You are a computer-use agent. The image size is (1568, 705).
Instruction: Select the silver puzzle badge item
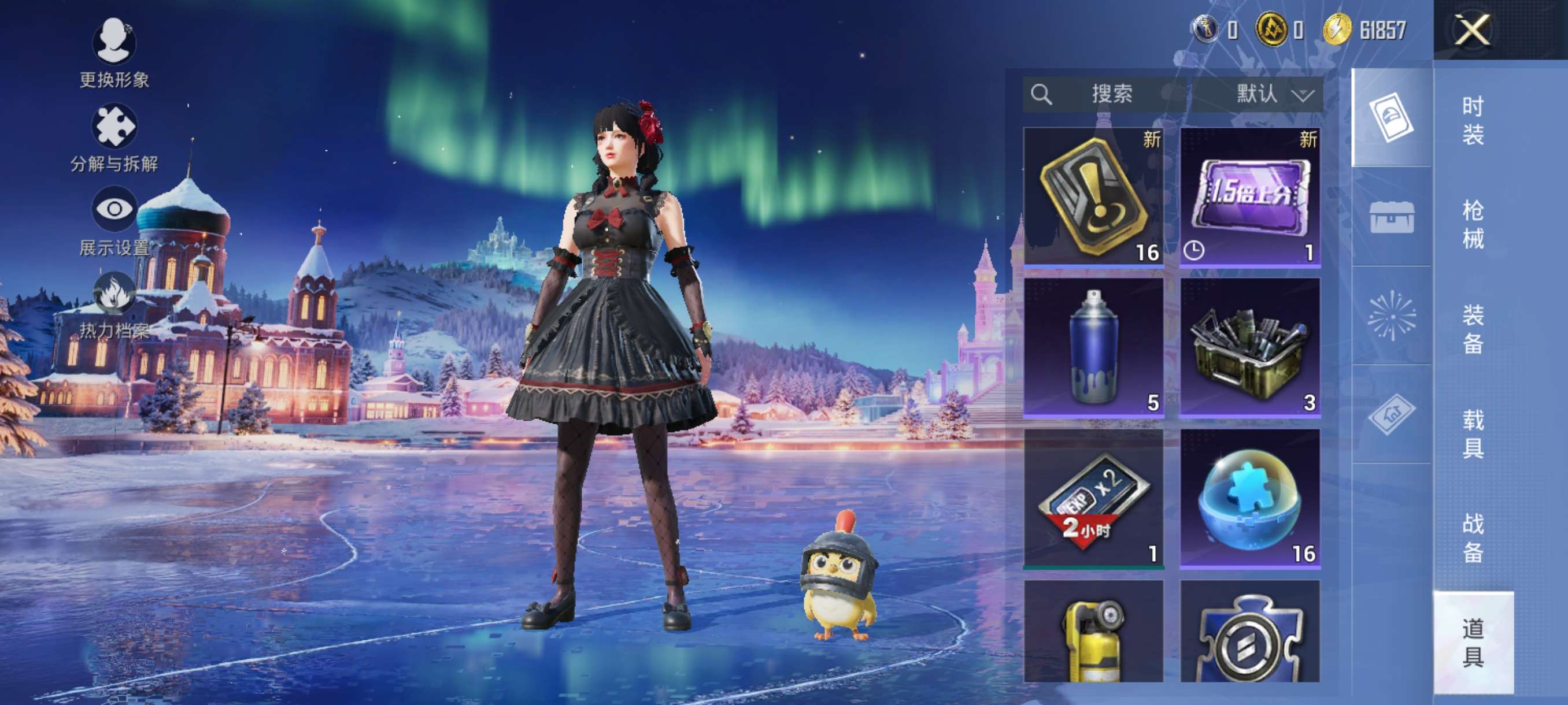[1249, 632]
